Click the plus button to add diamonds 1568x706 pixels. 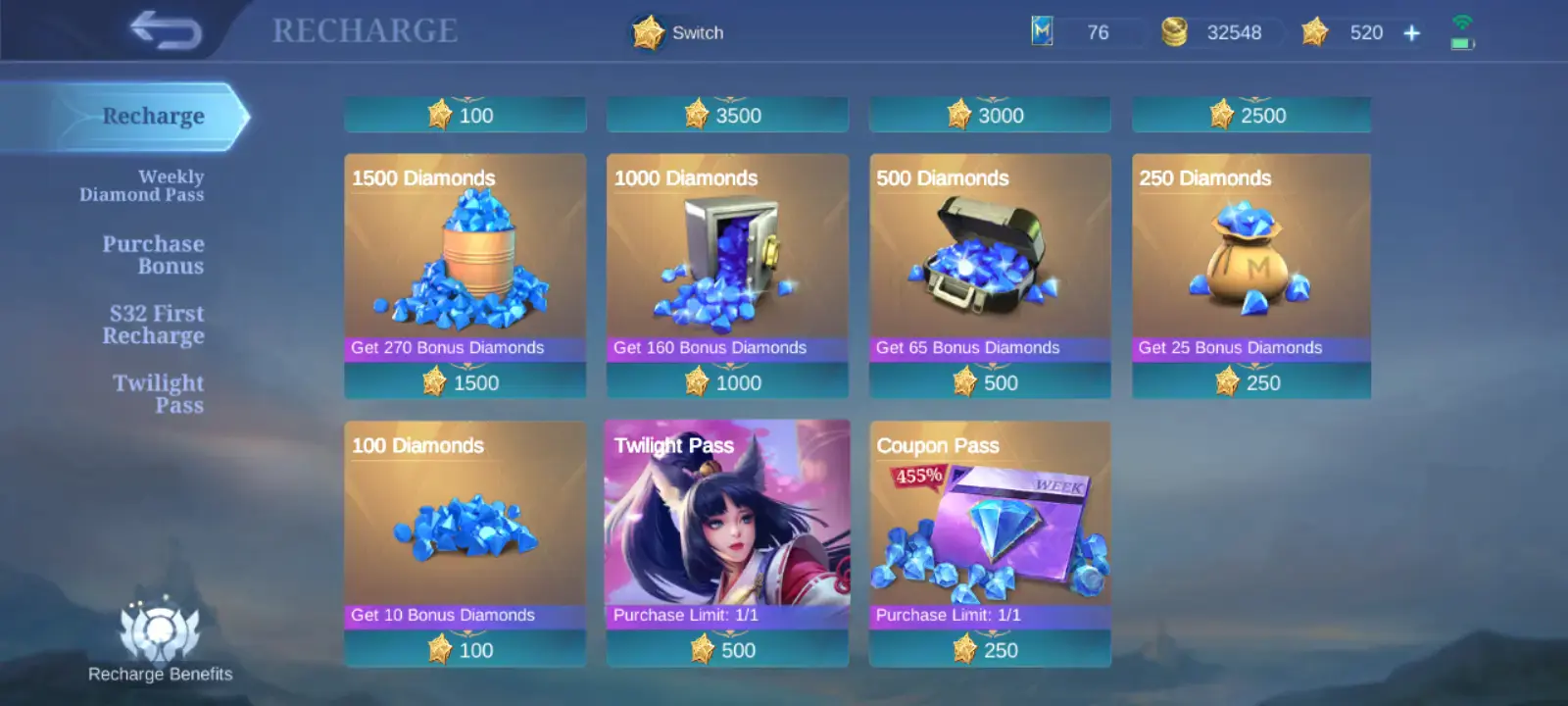tap(1411, 31)
